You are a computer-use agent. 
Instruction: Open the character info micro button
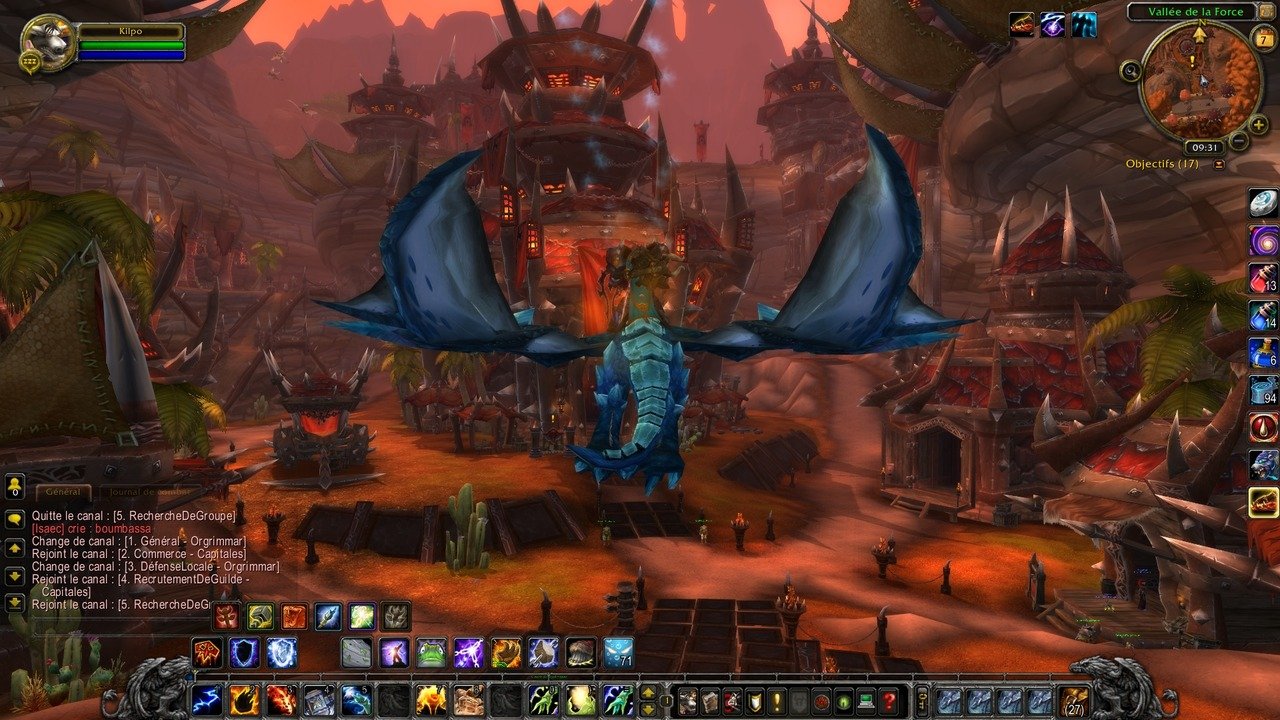point(687,699)
